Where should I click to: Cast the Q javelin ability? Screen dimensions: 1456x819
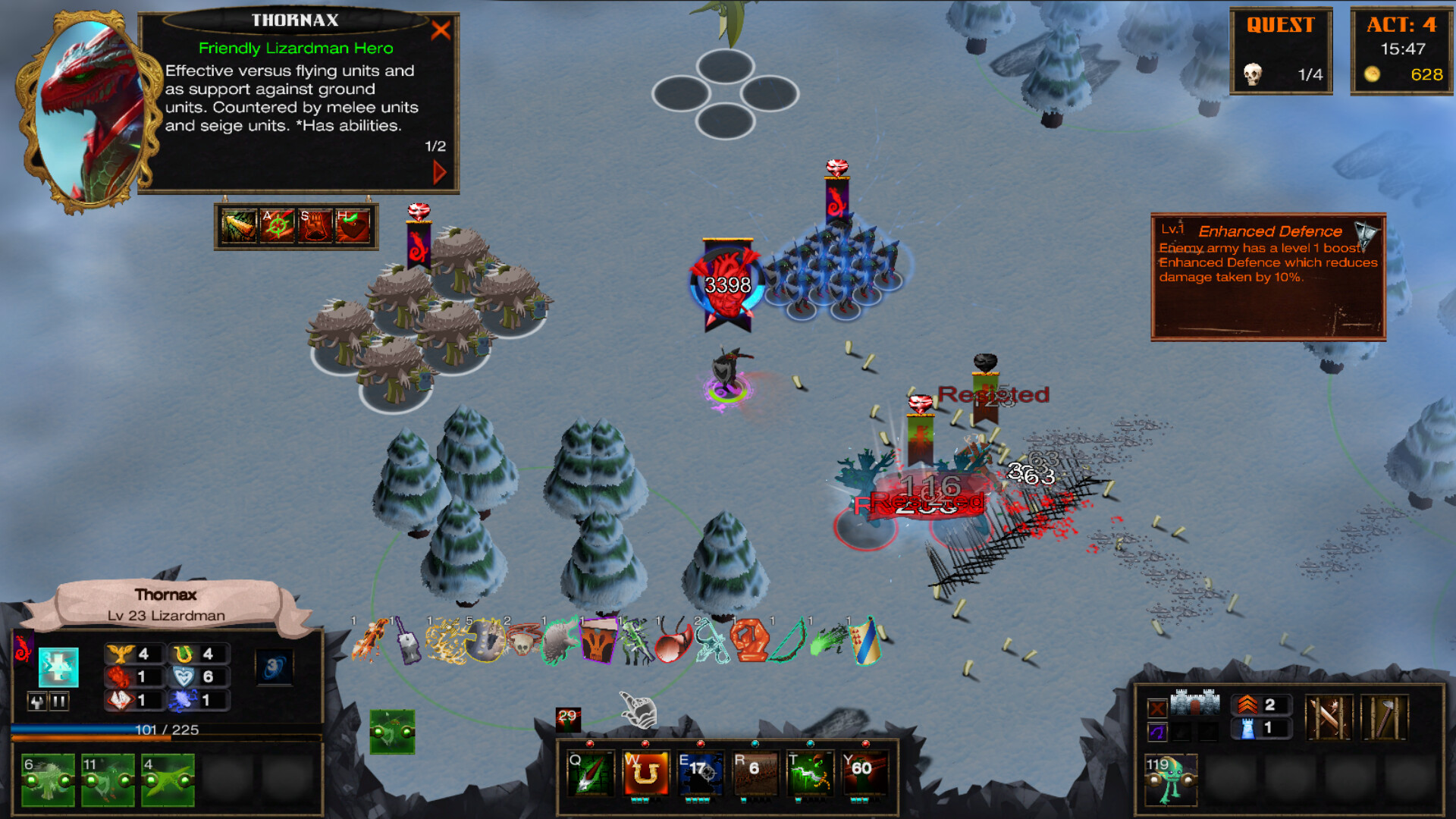(590, 774)
